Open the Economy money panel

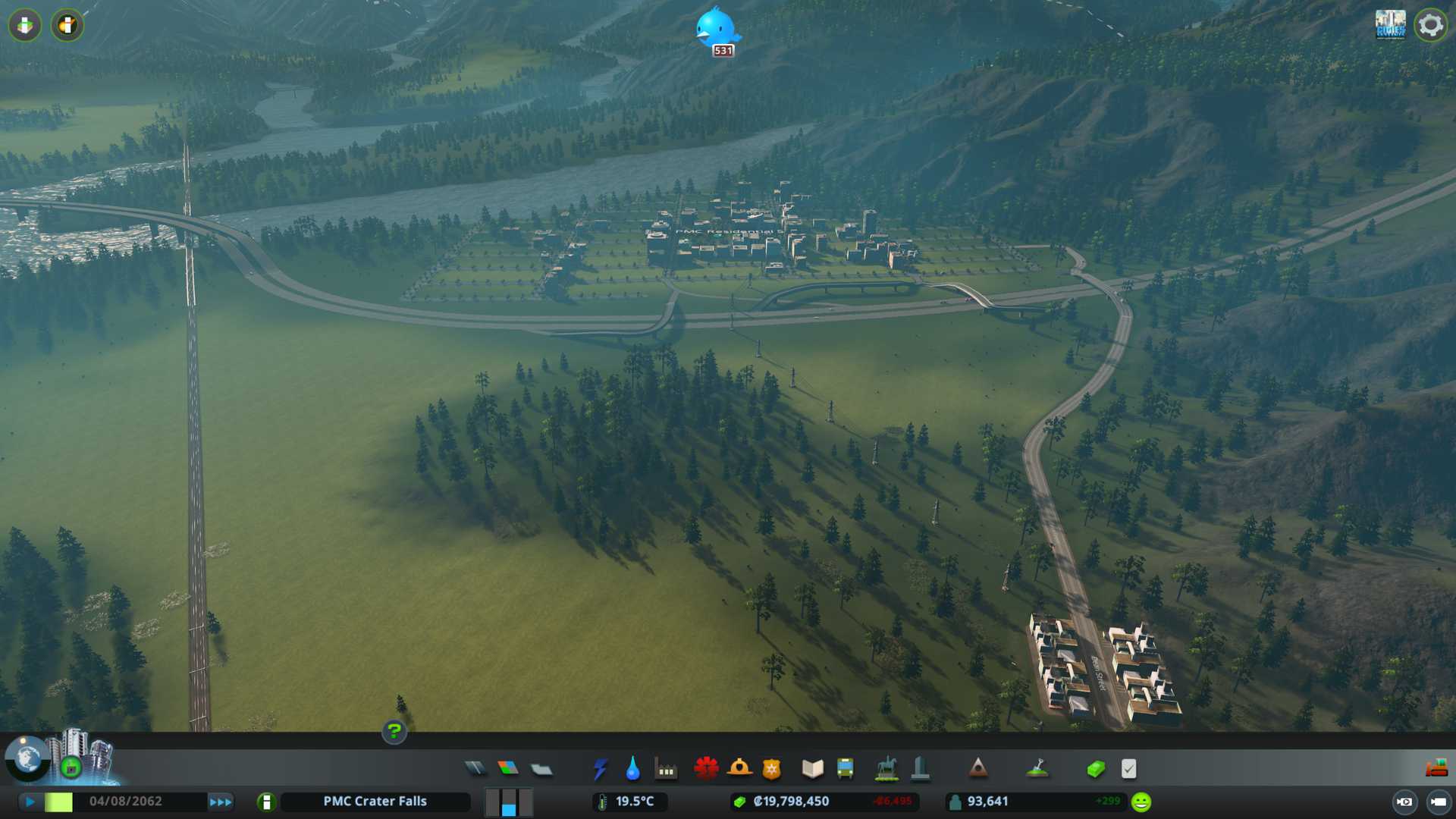[x=1096, y=769]
